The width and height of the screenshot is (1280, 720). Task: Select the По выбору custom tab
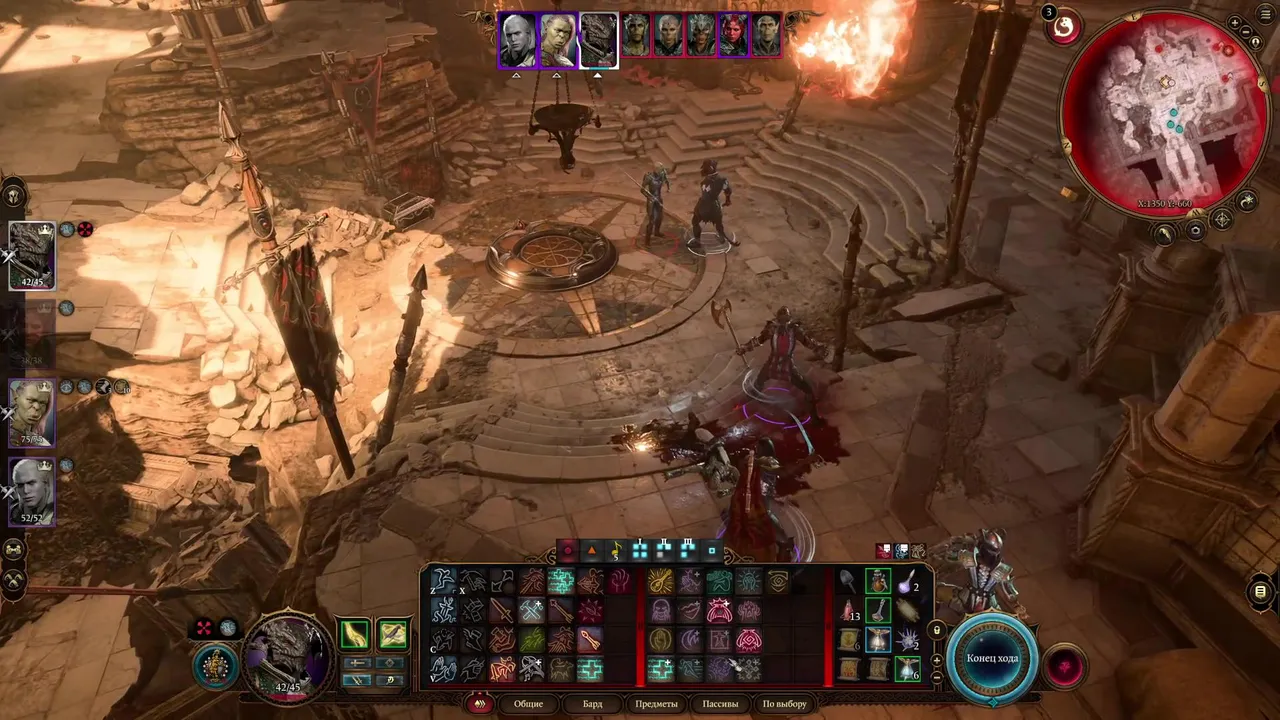(784, 704)
